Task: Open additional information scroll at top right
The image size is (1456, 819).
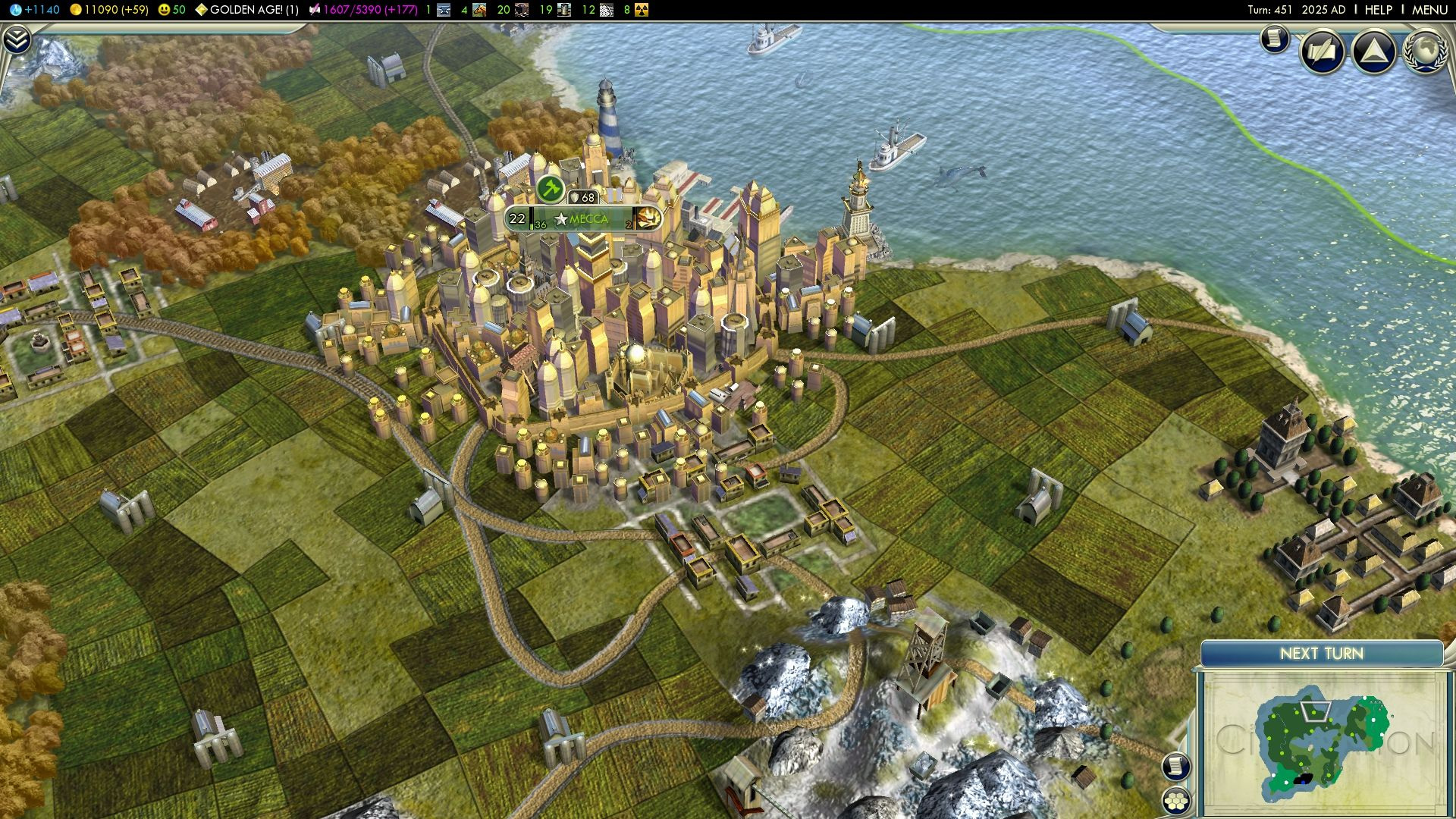Action: point(1275,38)
